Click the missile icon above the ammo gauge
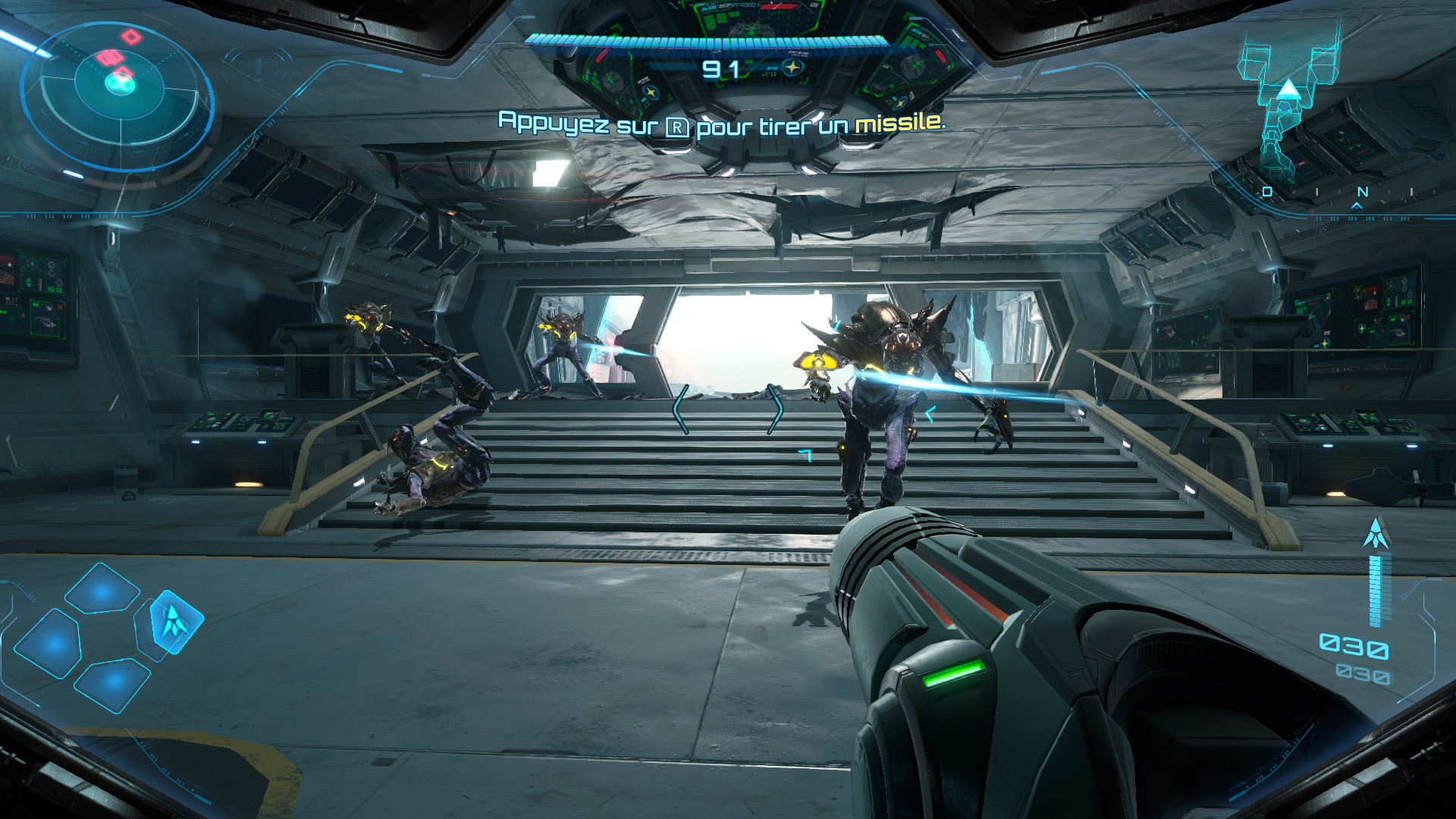 click(x=1376, y=534)
